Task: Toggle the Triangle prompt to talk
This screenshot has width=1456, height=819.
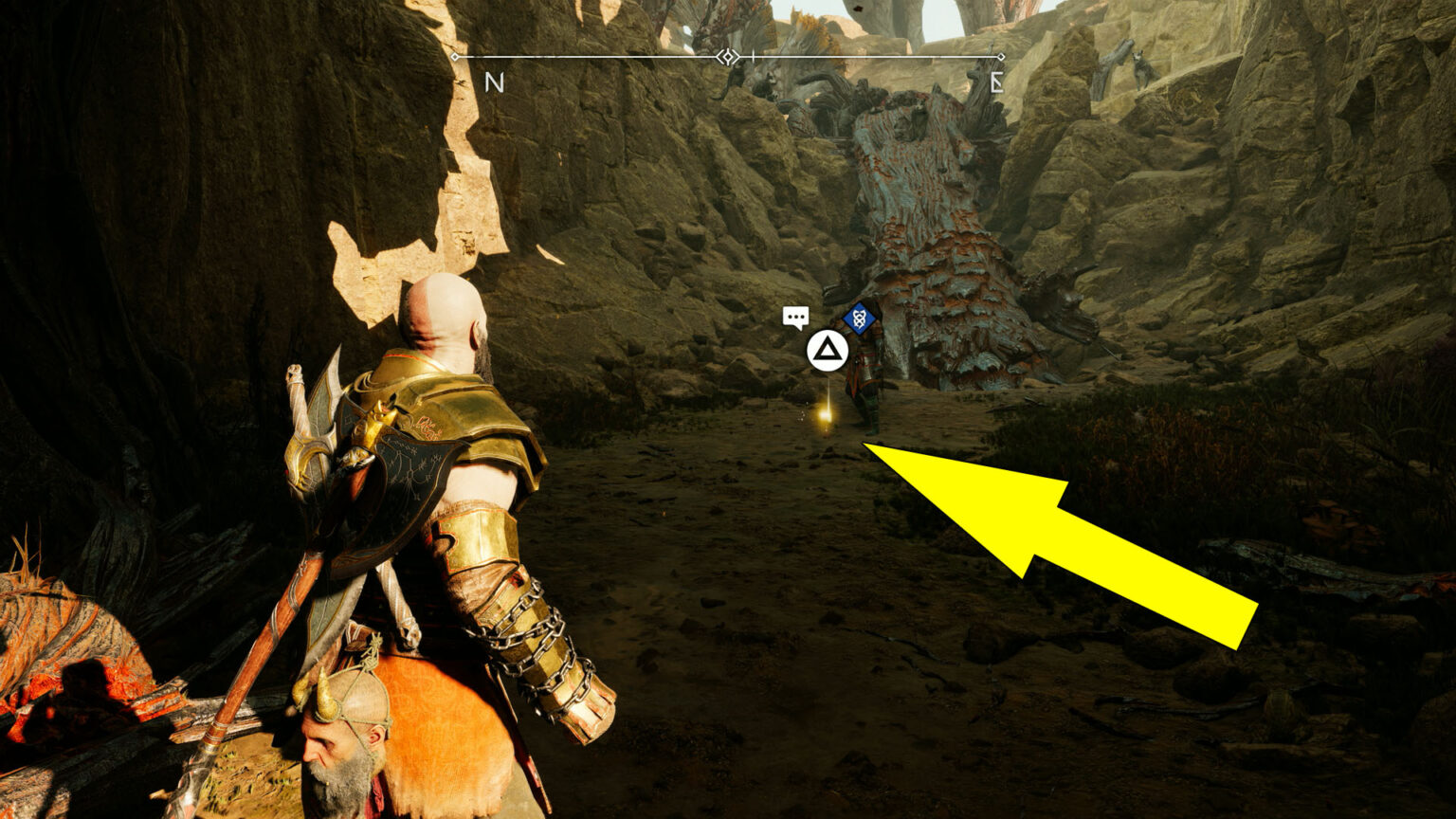Action: tap(827, 351)
